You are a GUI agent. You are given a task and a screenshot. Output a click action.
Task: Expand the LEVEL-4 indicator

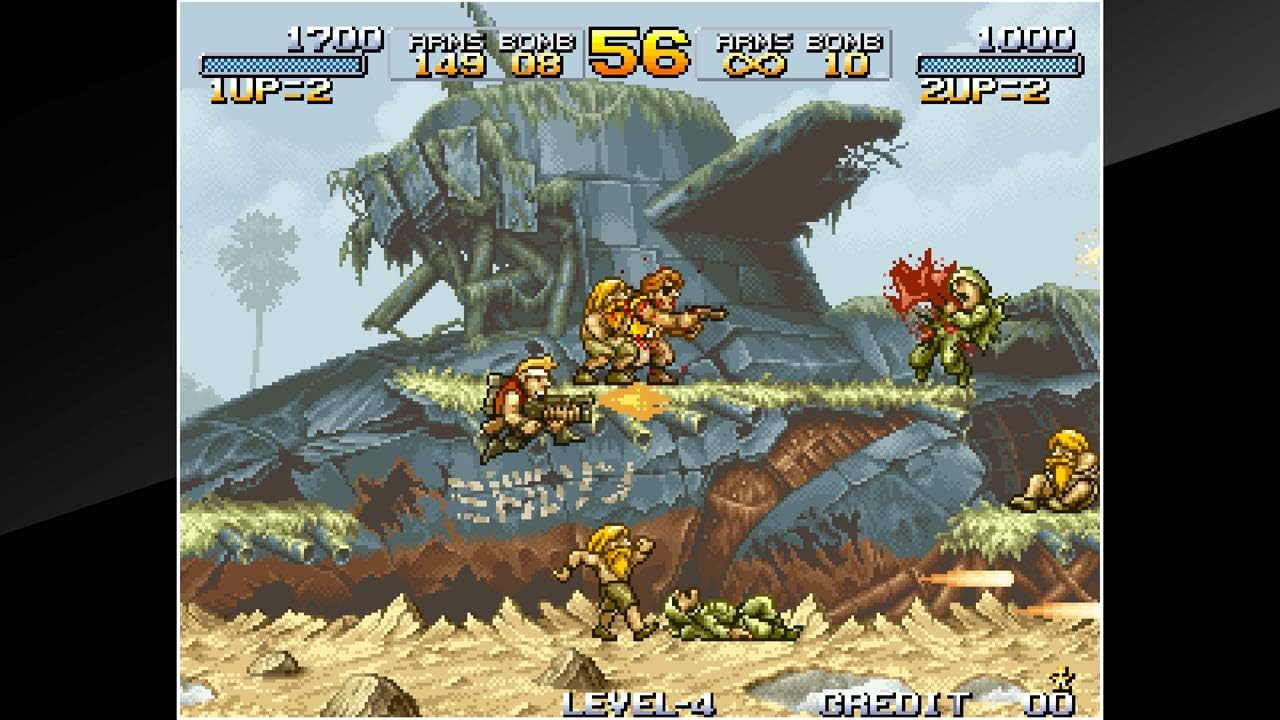[640, 700]
